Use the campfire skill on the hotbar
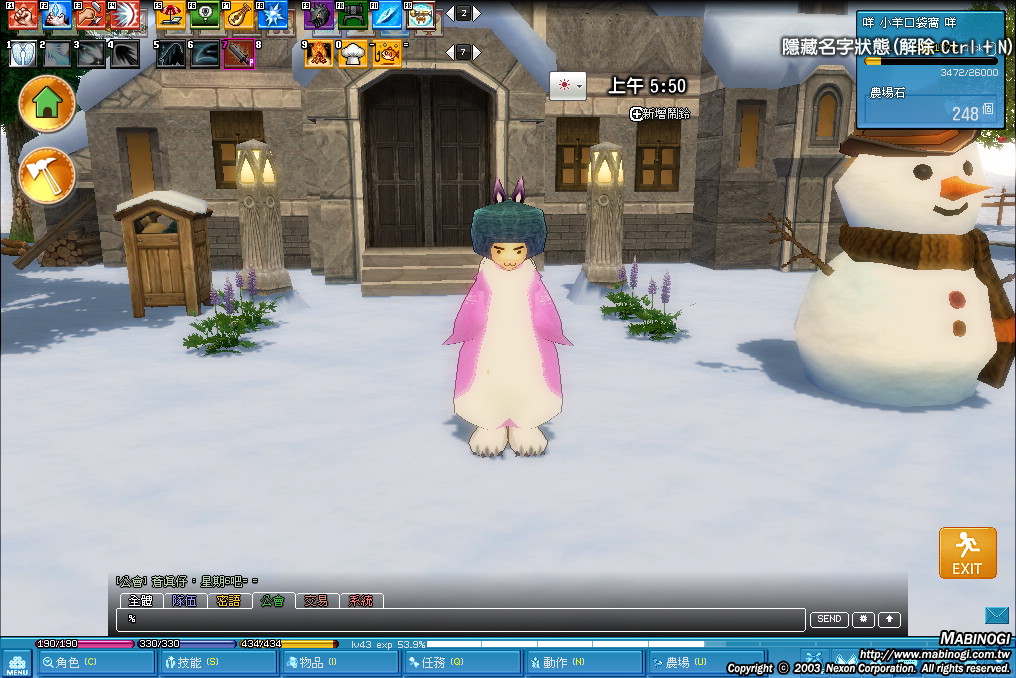 (319, 53)
